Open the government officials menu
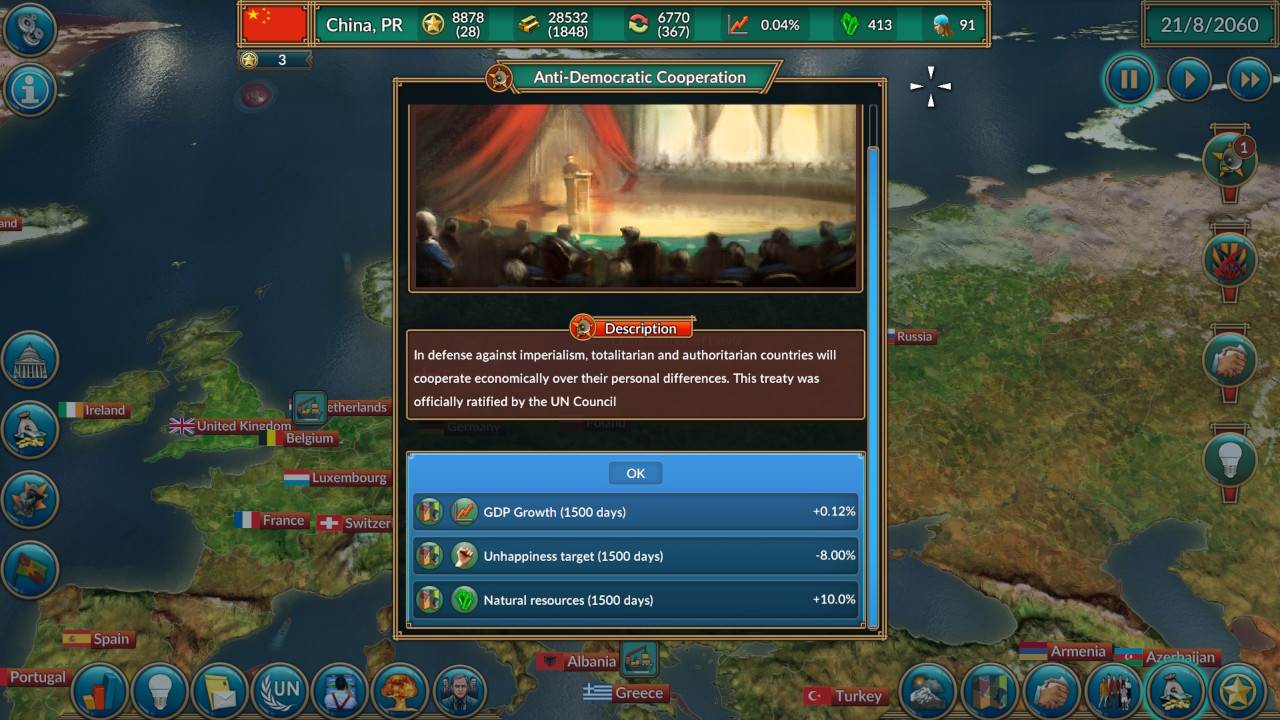 pyautogui.click(x=460, y=691)
